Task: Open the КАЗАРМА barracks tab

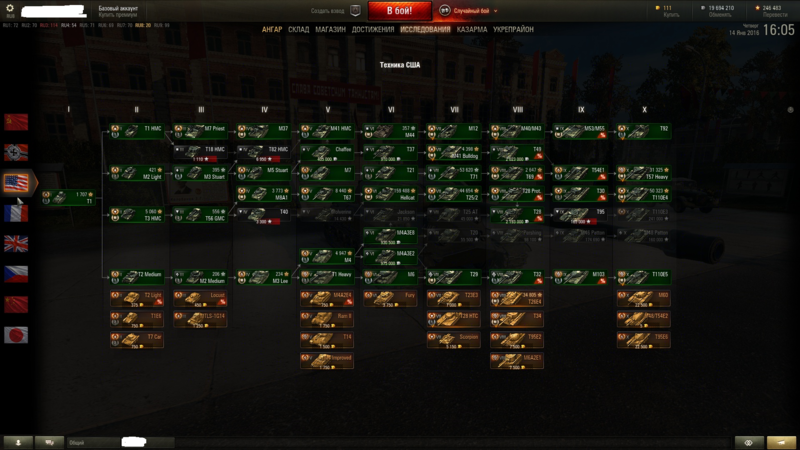Action: coord(472,30)
